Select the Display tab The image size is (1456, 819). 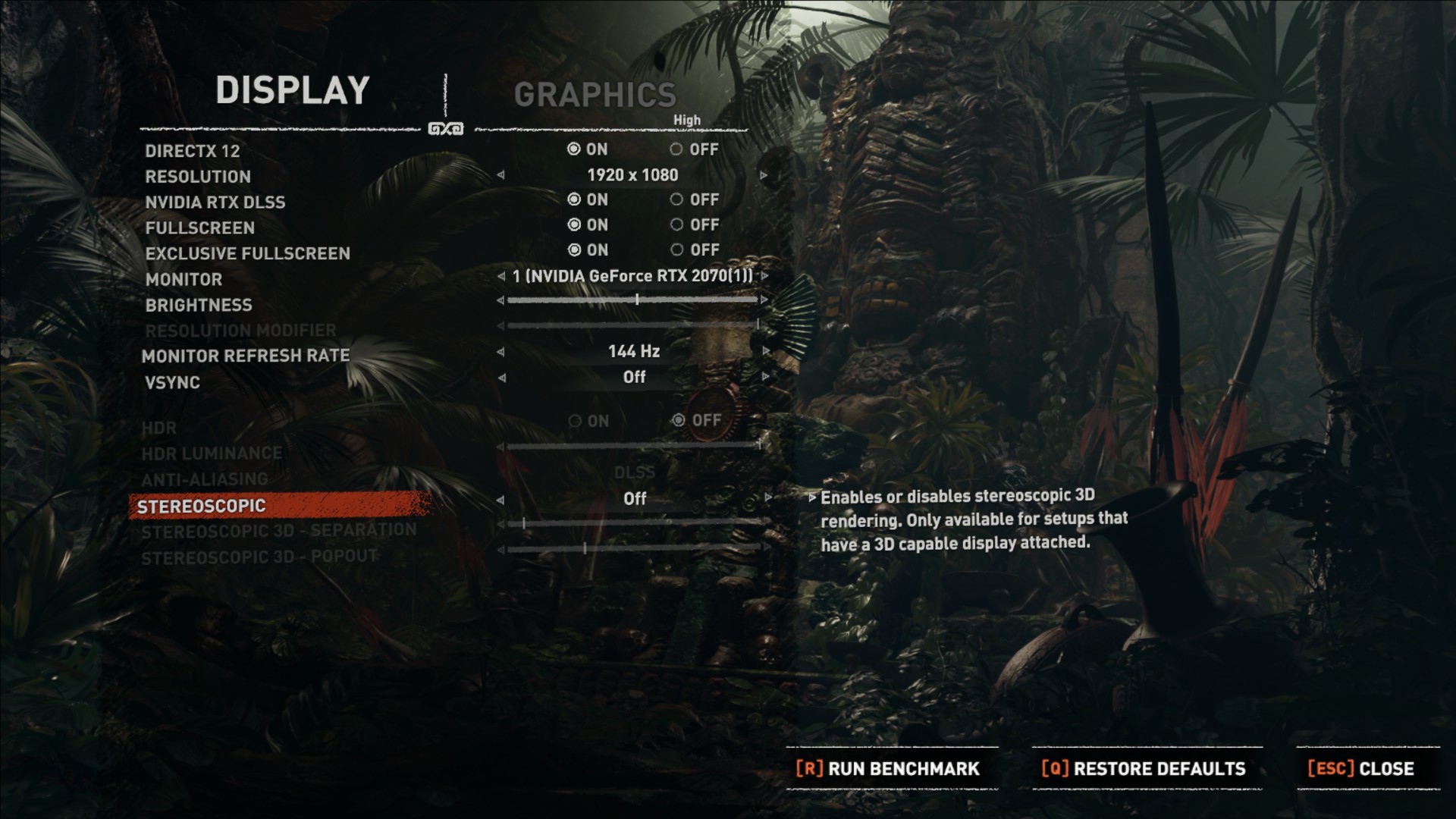[x=293, y=90]
